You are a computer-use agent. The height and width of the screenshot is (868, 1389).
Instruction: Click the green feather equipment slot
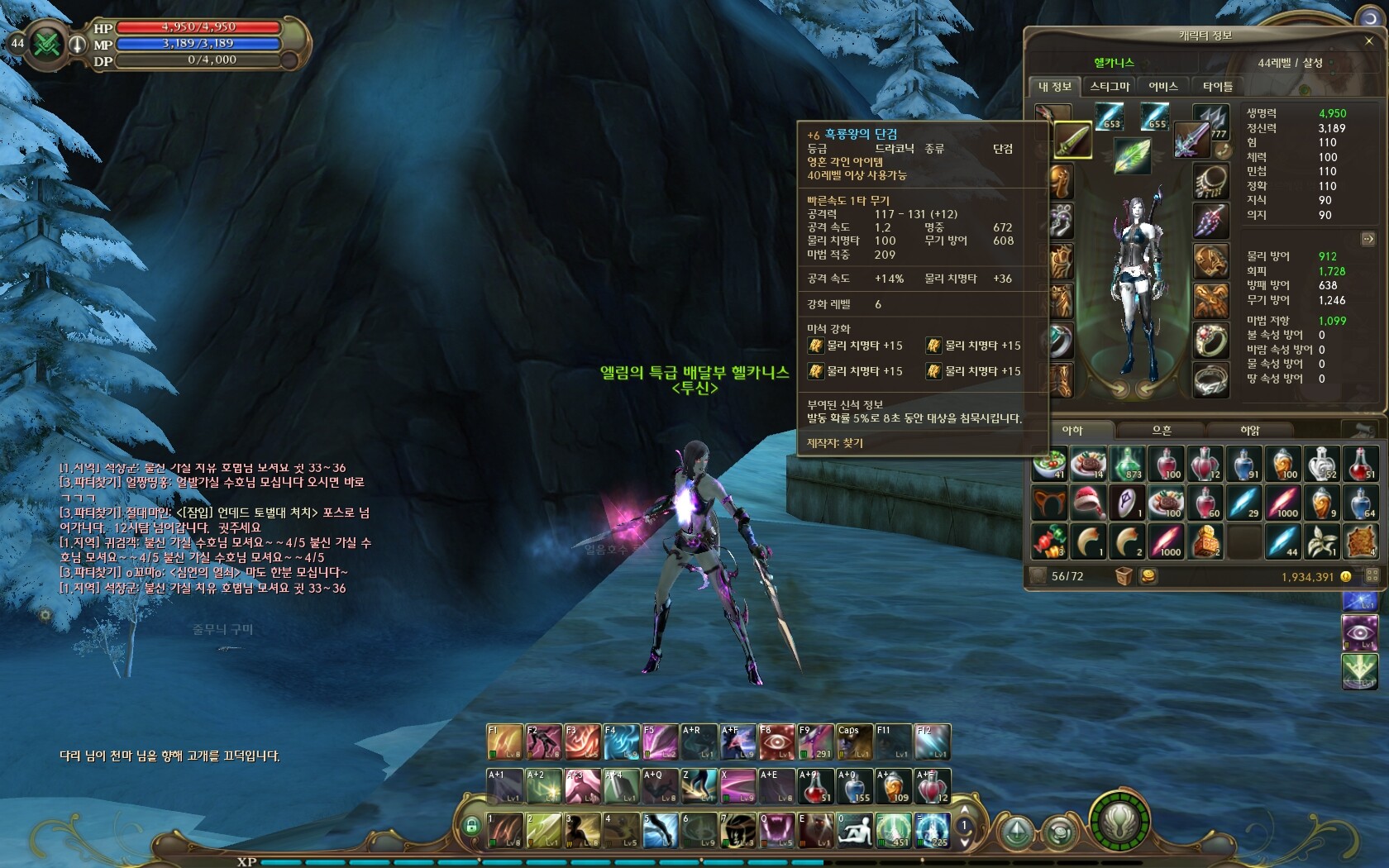(1131, 155)
